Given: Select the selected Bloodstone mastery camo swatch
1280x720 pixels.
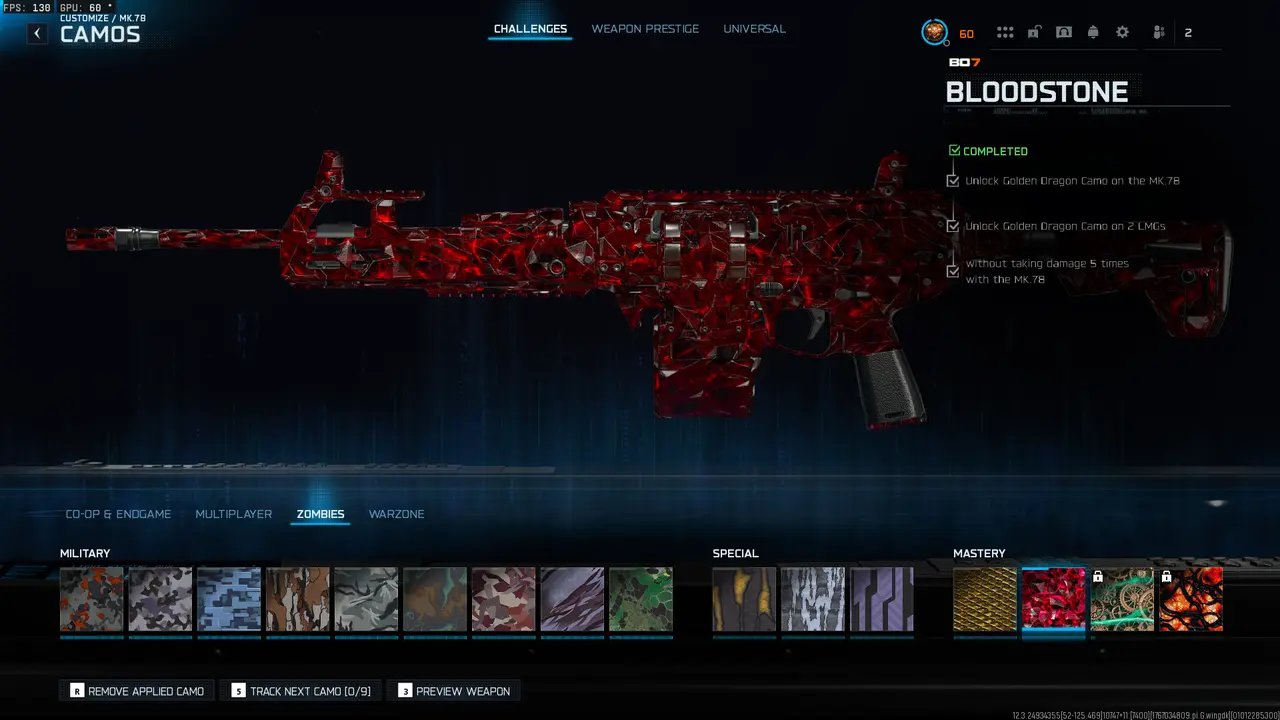Looking at the screenshot, I should [x=1053, y=599].
